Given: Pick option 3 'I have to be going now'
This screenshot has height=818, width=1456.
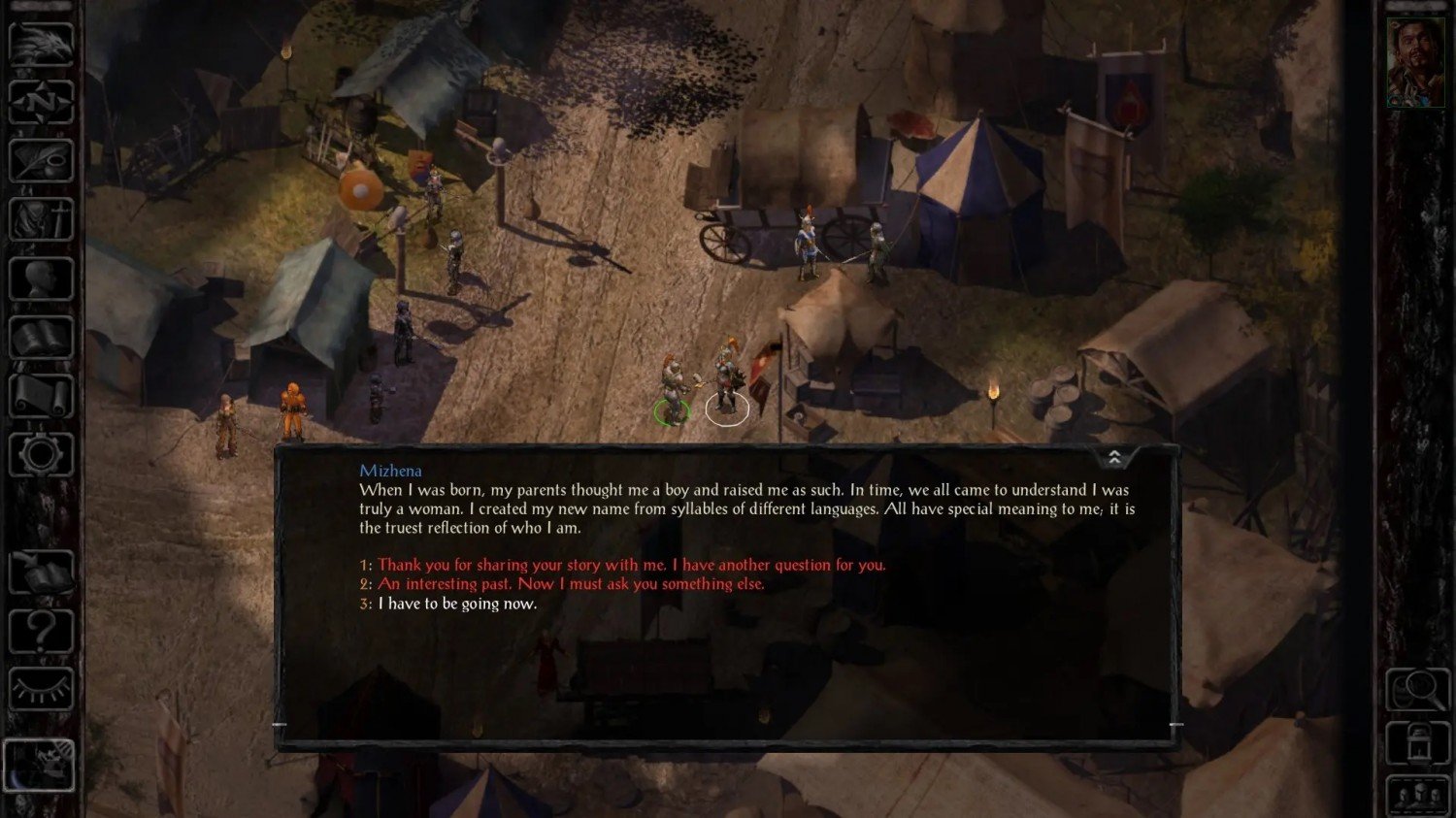Looking at the screenshot, I should pos(452,603).
